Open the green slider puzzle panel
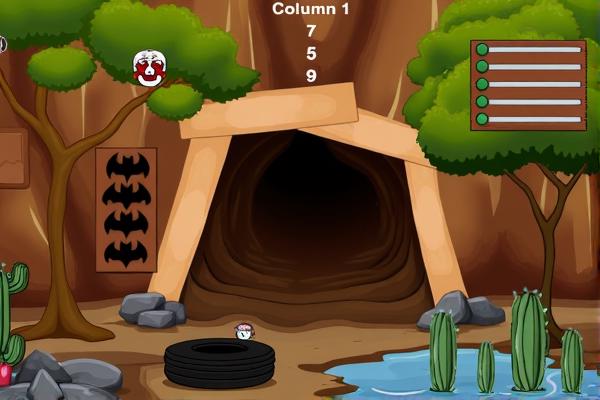The height and width of the screenshot is (400, 600). point(529,85)
